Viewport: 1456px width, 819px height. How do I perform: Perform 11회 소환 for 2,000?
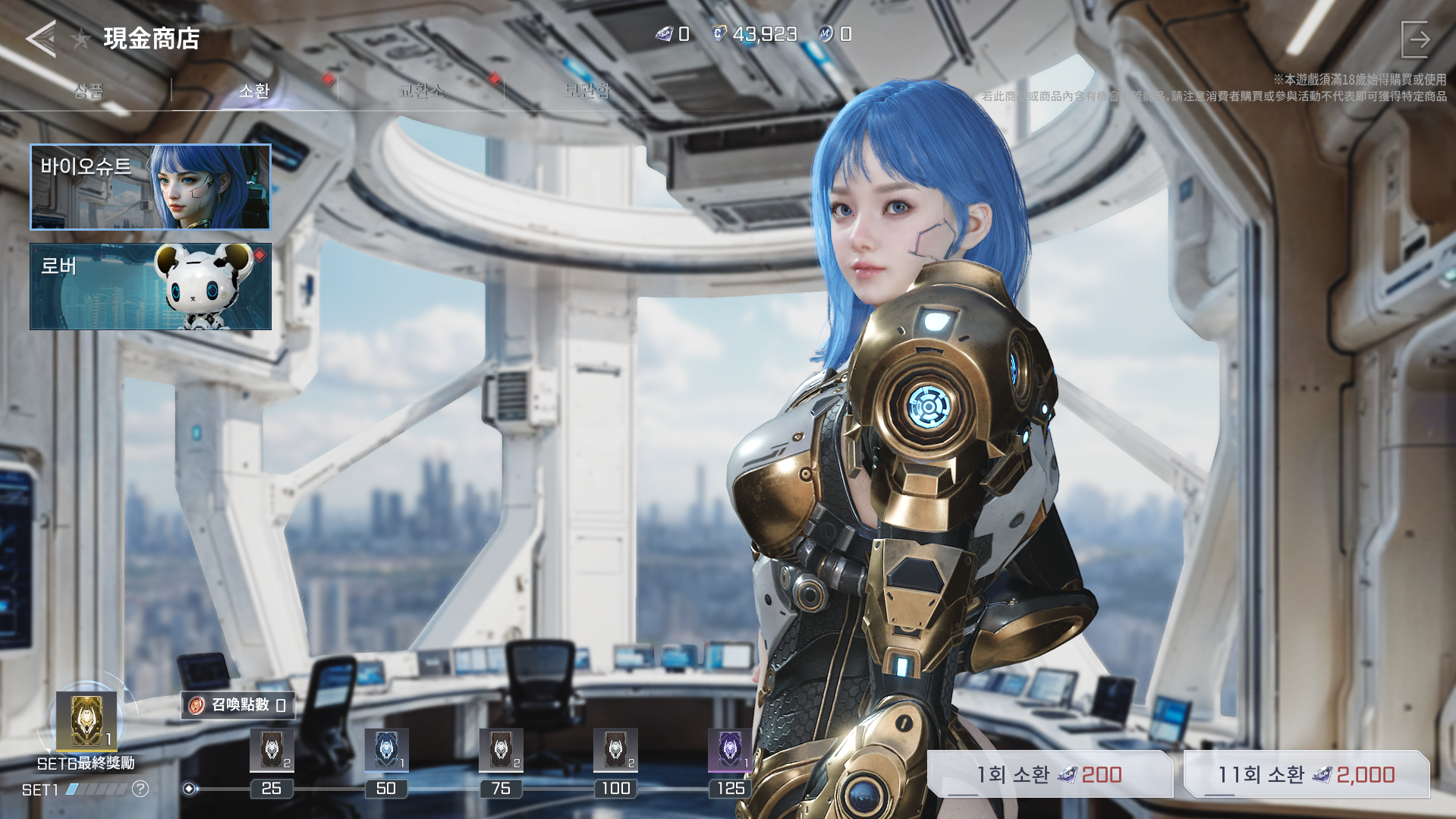(1306, 774)
